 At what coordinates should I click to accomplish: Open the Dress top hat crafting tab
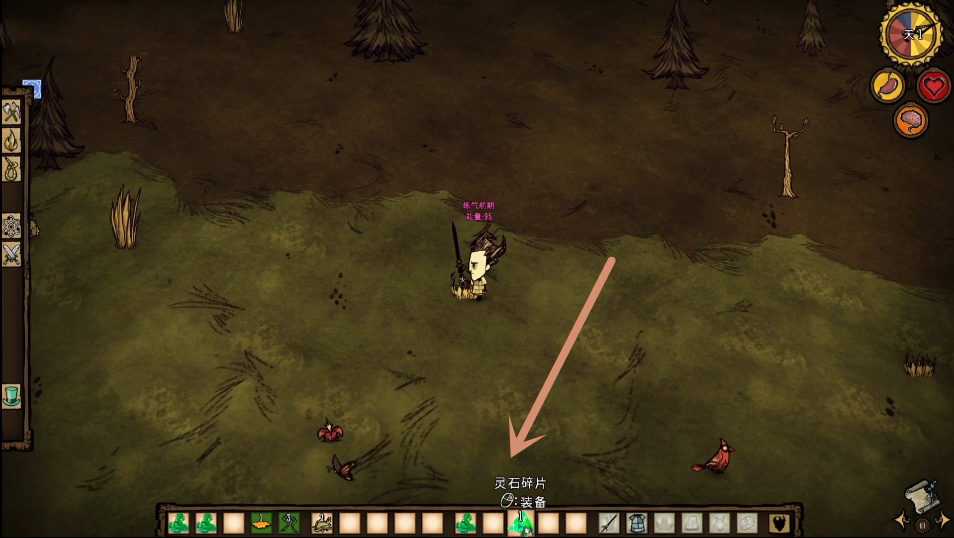(x=12, y=396)
